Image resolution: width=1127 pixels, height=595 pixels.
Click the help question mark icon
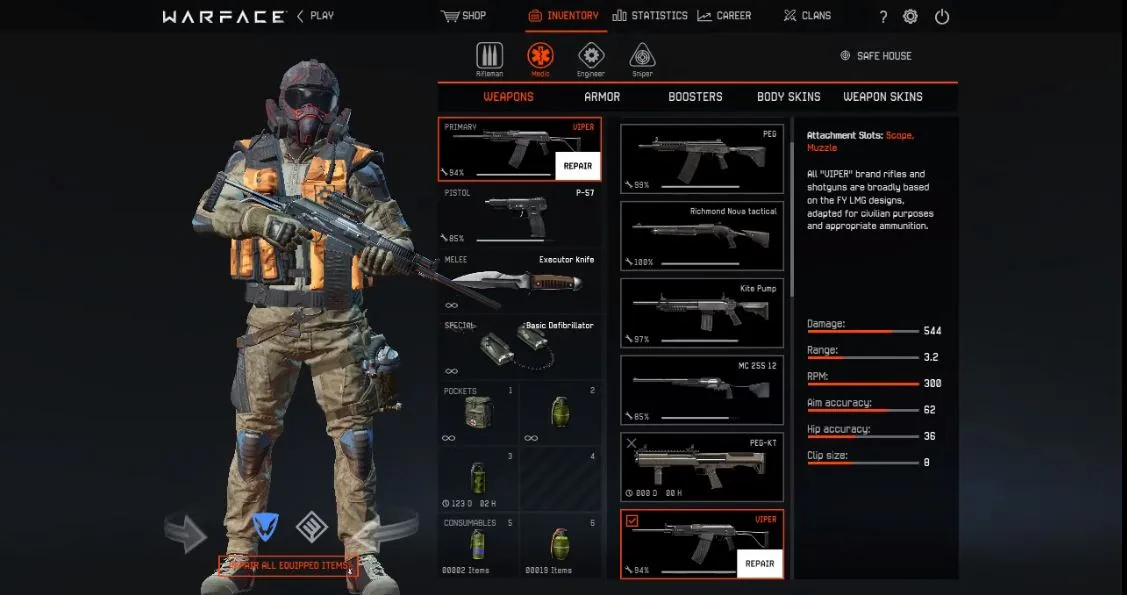click(x=883, y=17)
